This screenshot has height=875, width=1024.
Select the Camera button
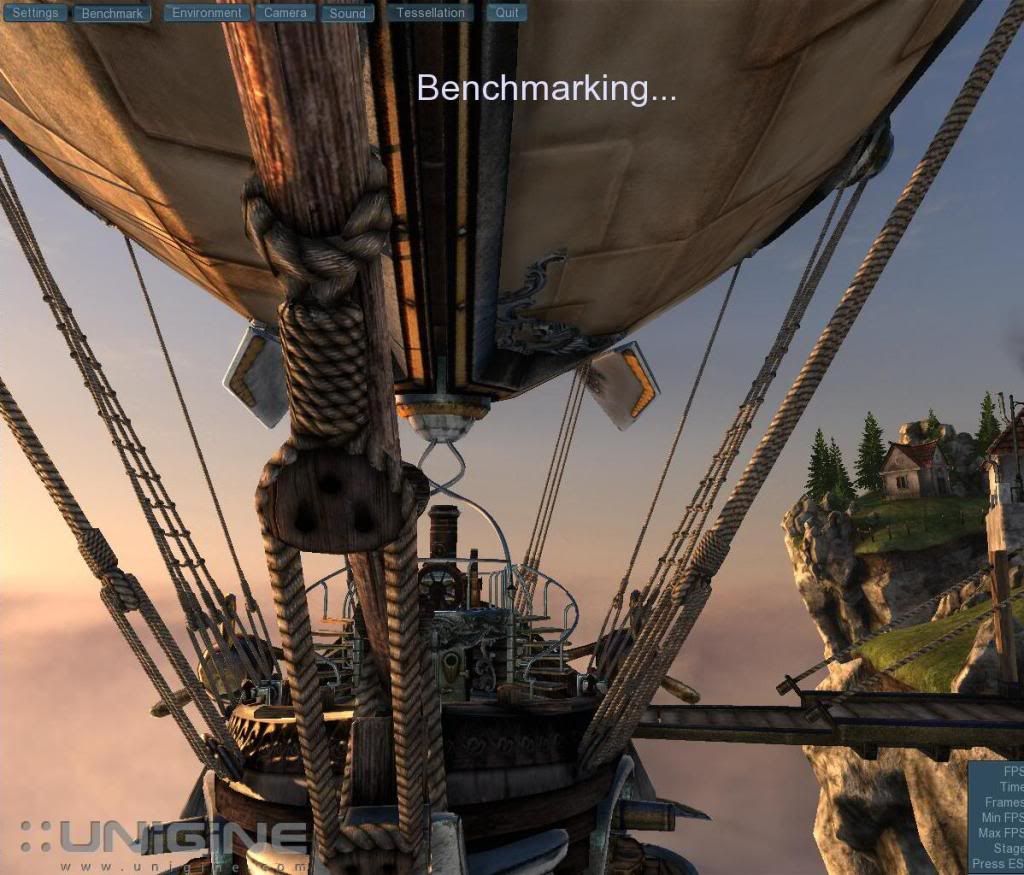[285, 13]
